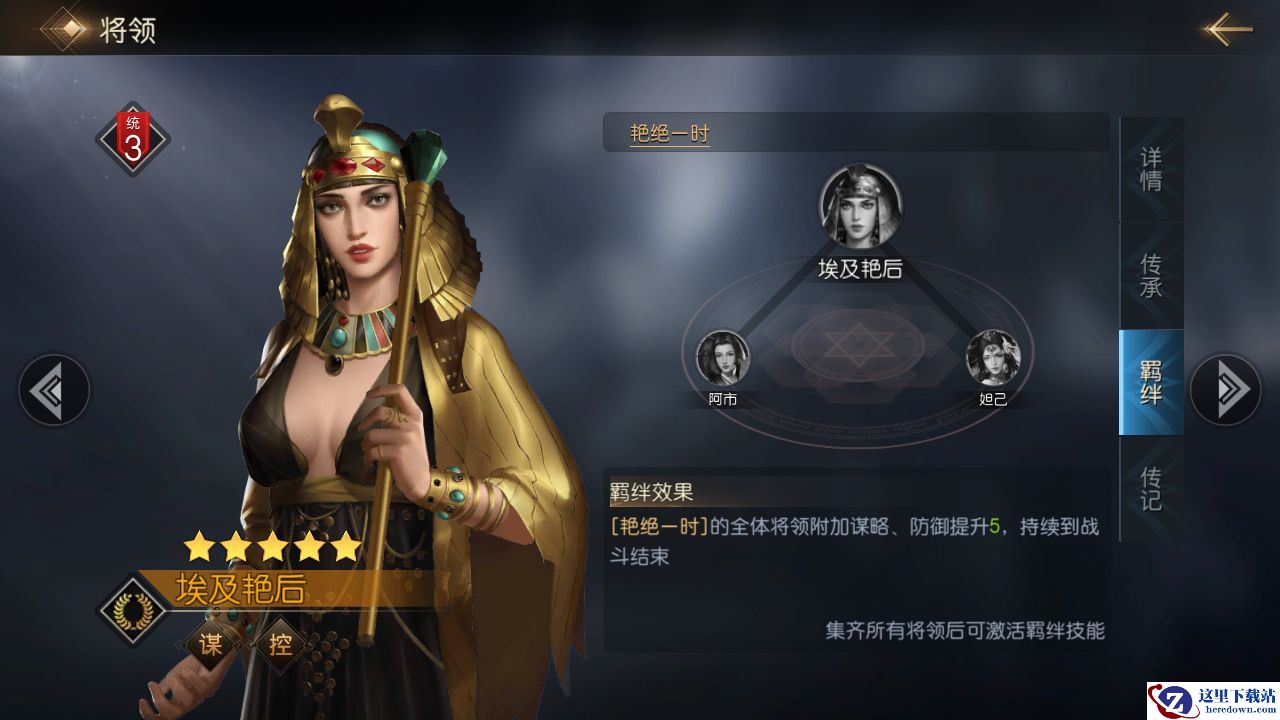Click the laurel wreath emblem
This screenshot has width=1280, height=720.
coord(133,608)
